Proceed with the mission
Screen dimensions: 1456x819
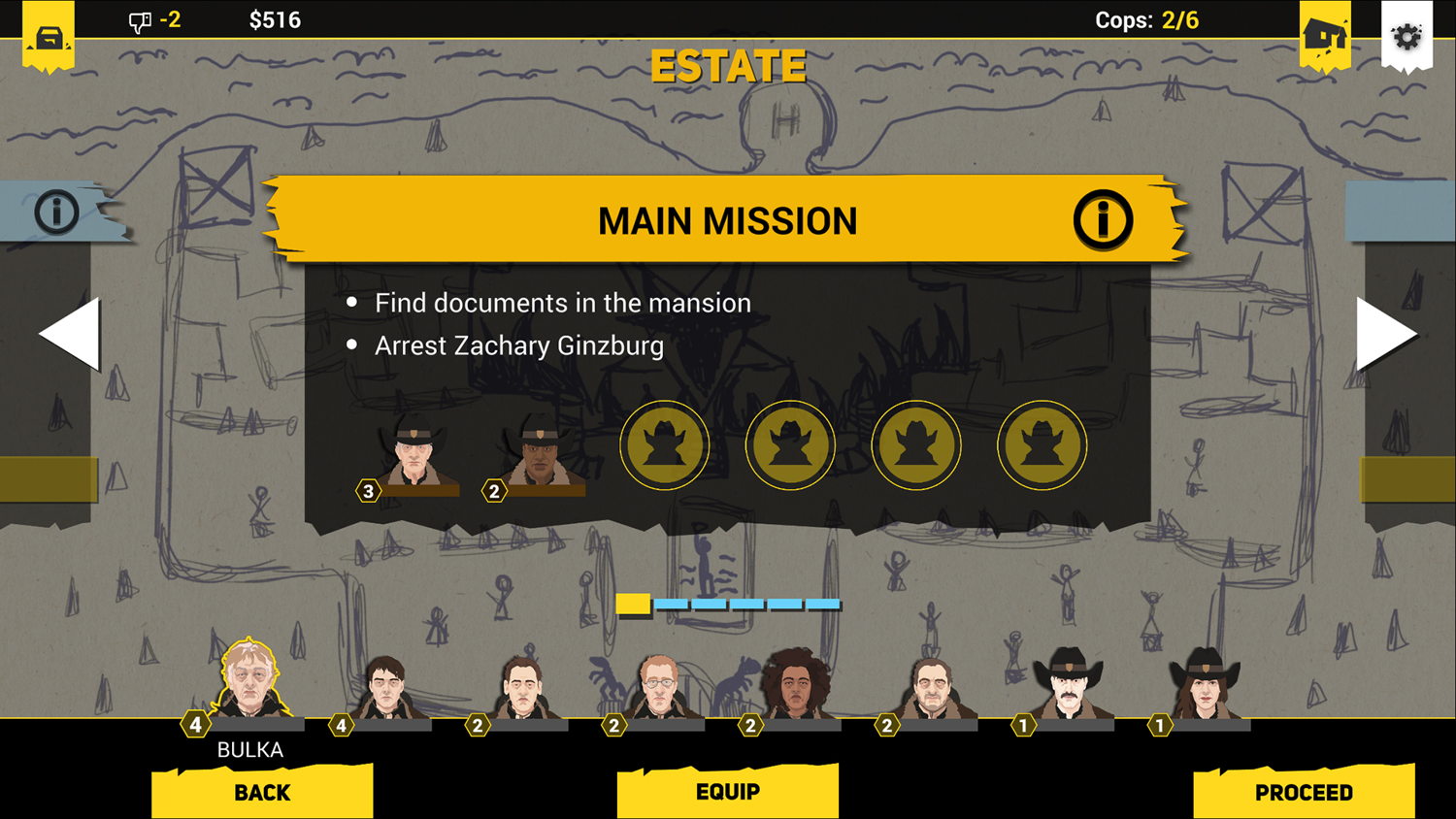(x=1304, y=792)
